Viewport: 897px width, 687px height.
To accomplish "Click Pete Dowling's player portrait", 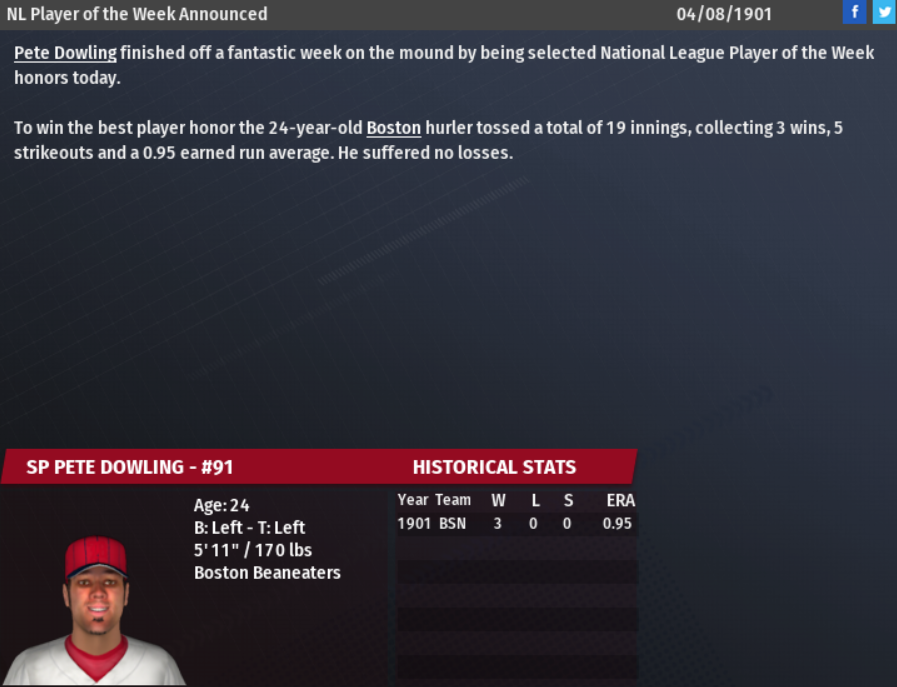I will coord(97,610).
